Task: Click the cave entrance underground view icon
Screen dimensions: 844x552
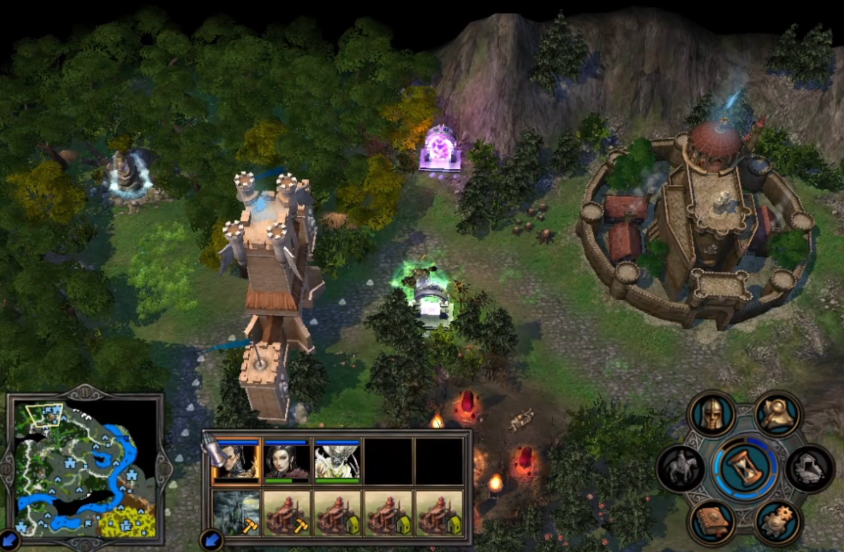Action: click(808, 467)
